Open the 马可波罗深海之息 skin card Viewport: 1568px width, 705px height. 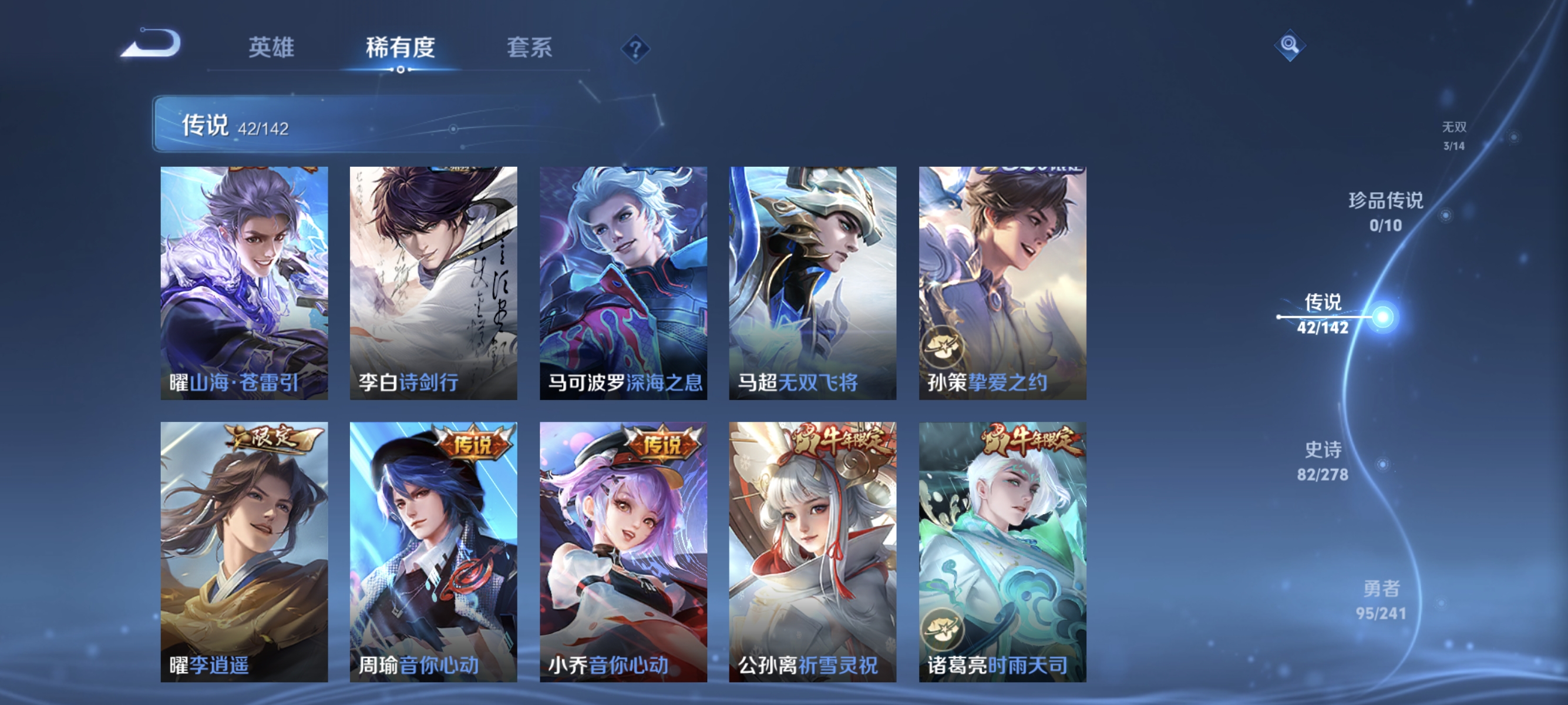(624, 280)
